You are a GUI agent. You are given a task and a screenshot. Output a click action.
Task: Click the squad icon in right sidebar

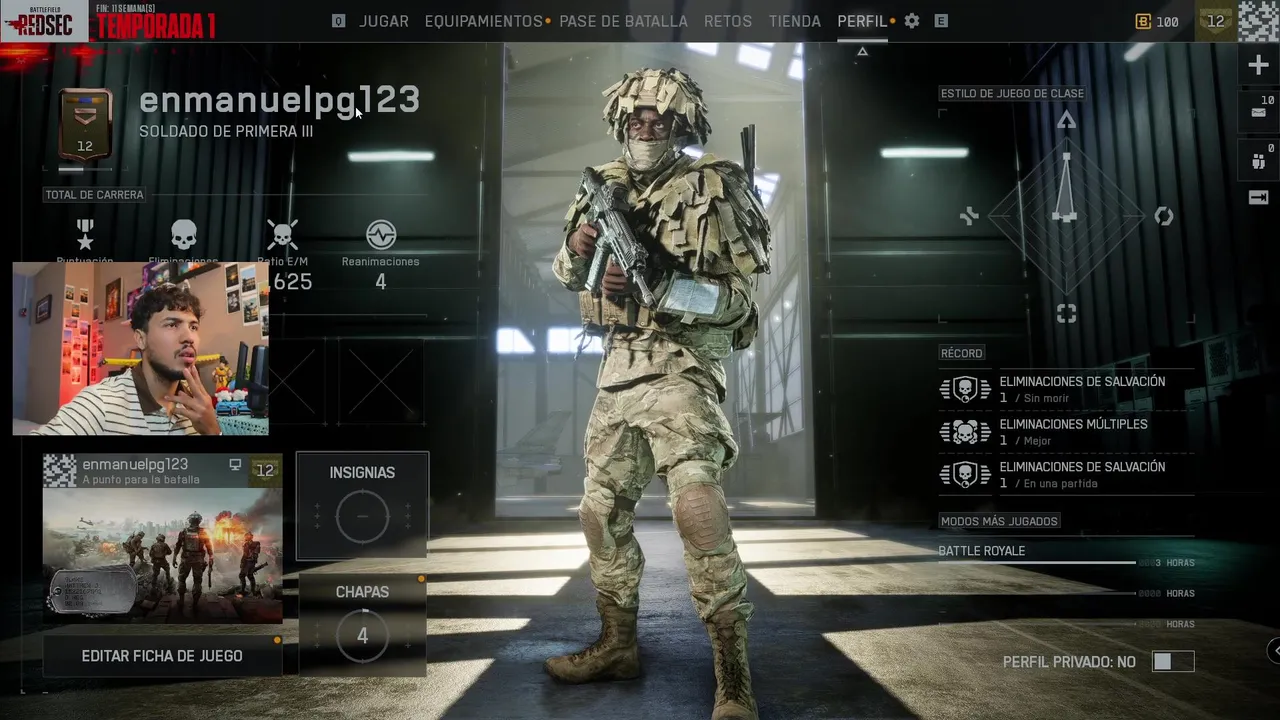(1258, 160)
